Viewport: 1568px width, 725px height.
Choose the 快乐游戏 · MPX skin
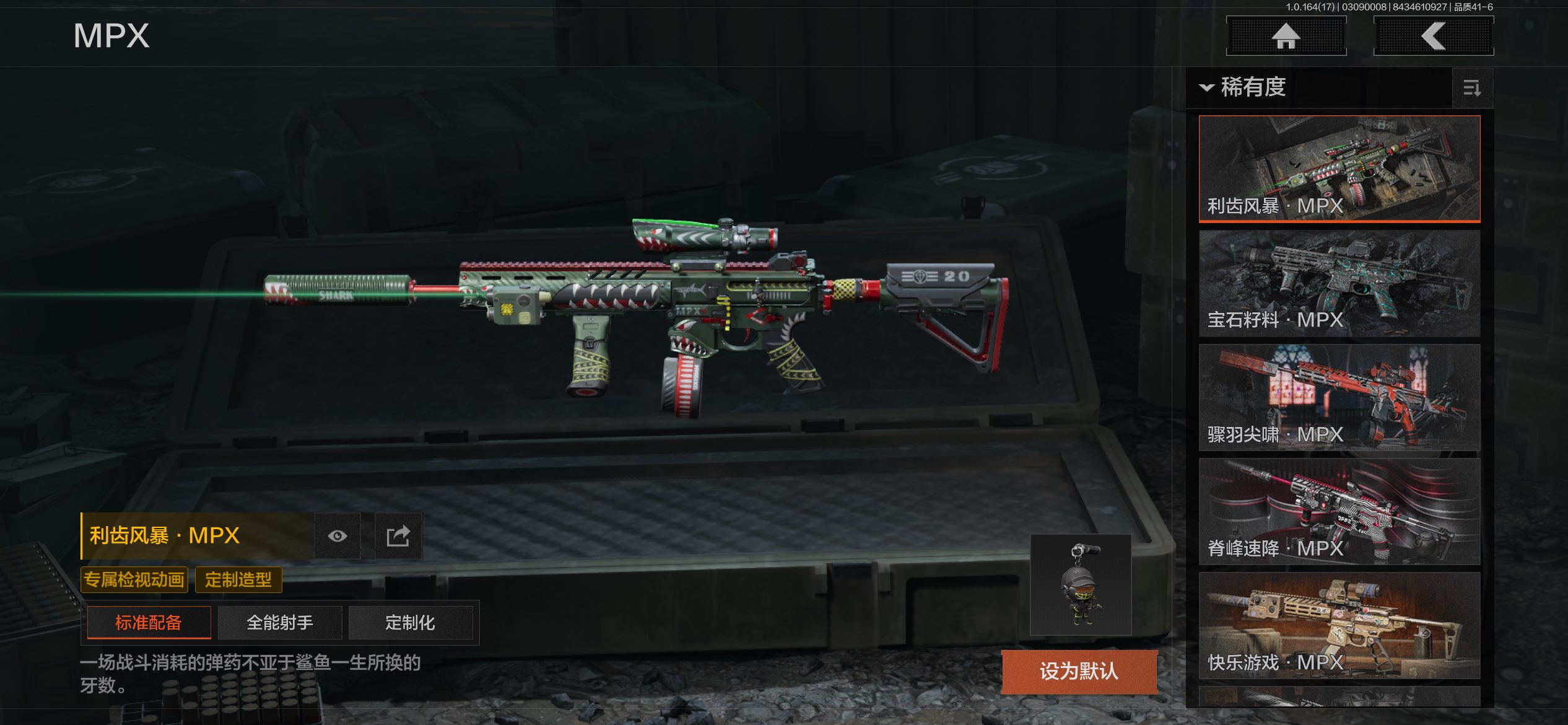[x=1339, y=625]
